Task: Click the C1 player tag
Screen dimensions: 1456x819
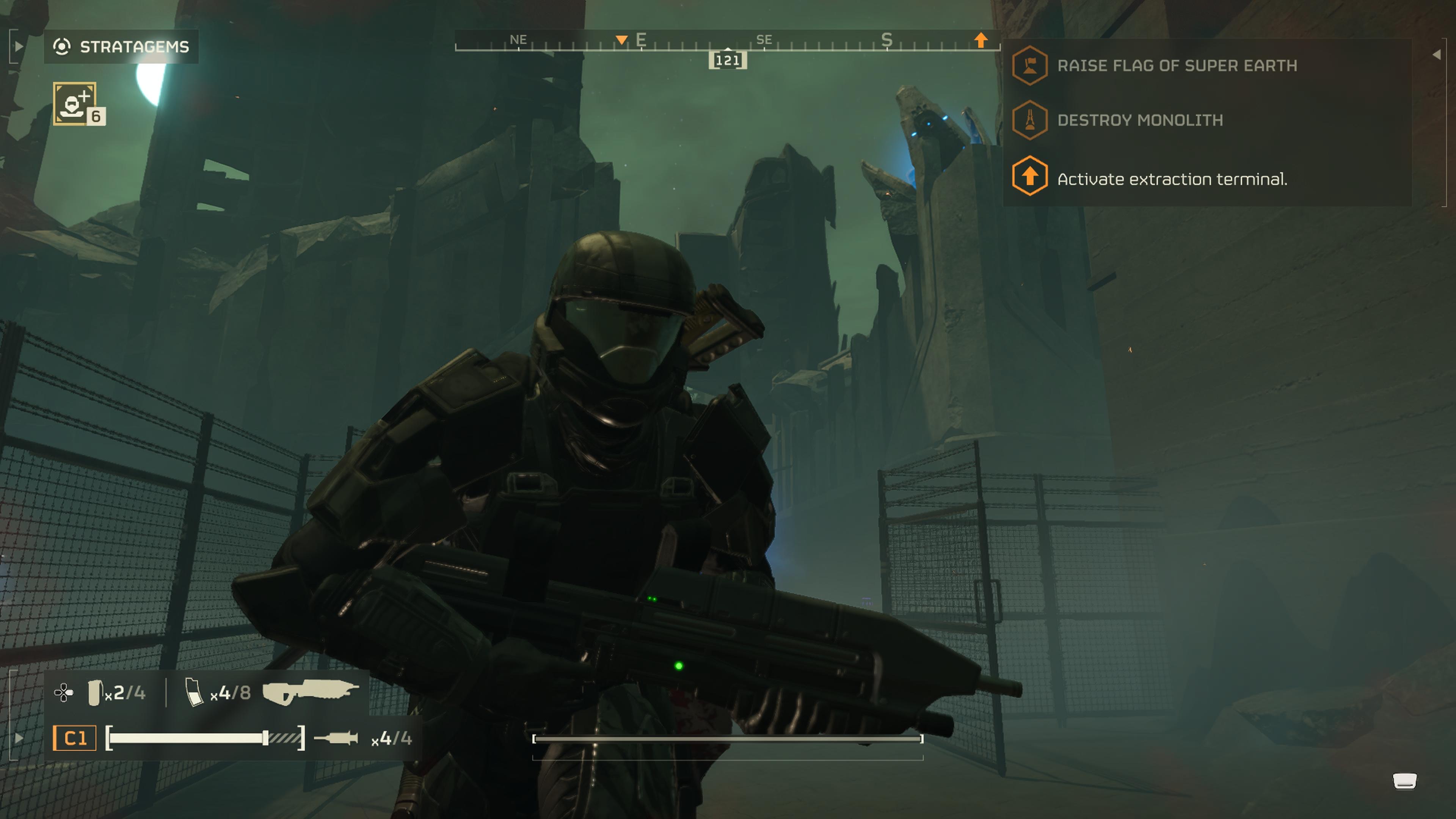Action: click(75, 738)
